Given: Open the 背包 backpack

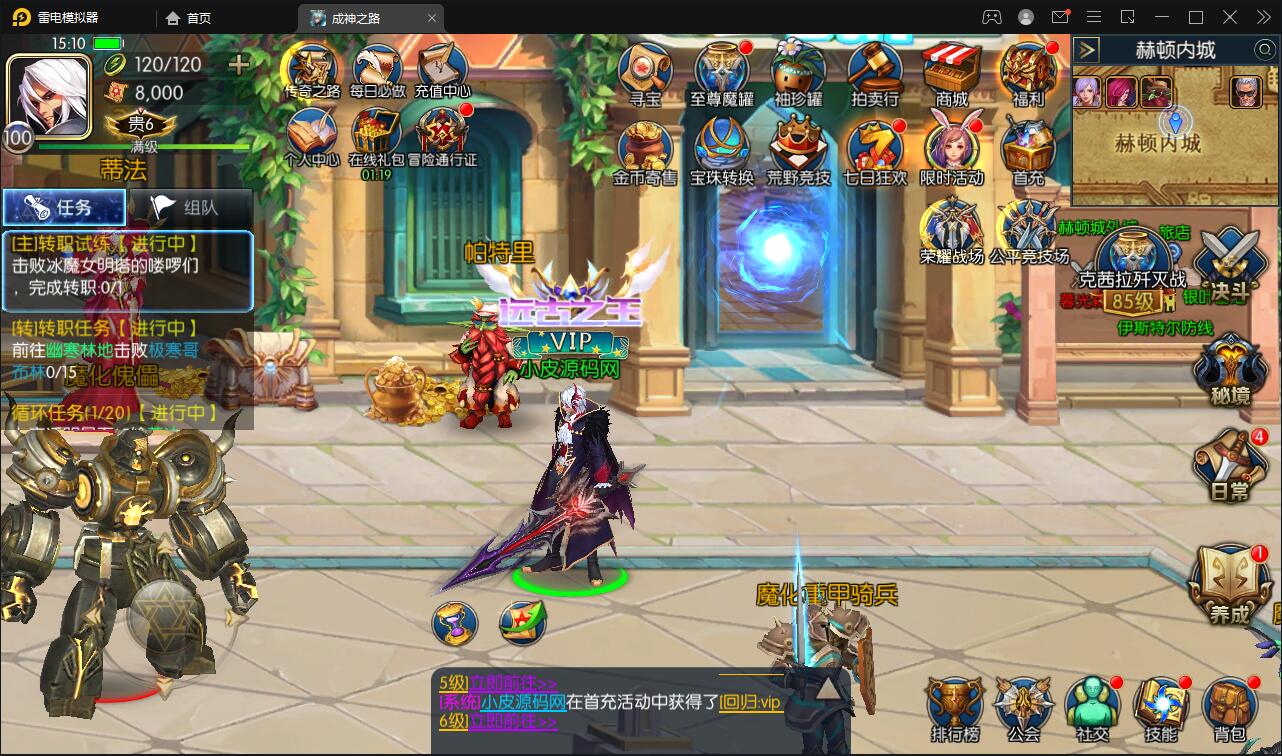Looking at the screenshot, I should 1229,705.
